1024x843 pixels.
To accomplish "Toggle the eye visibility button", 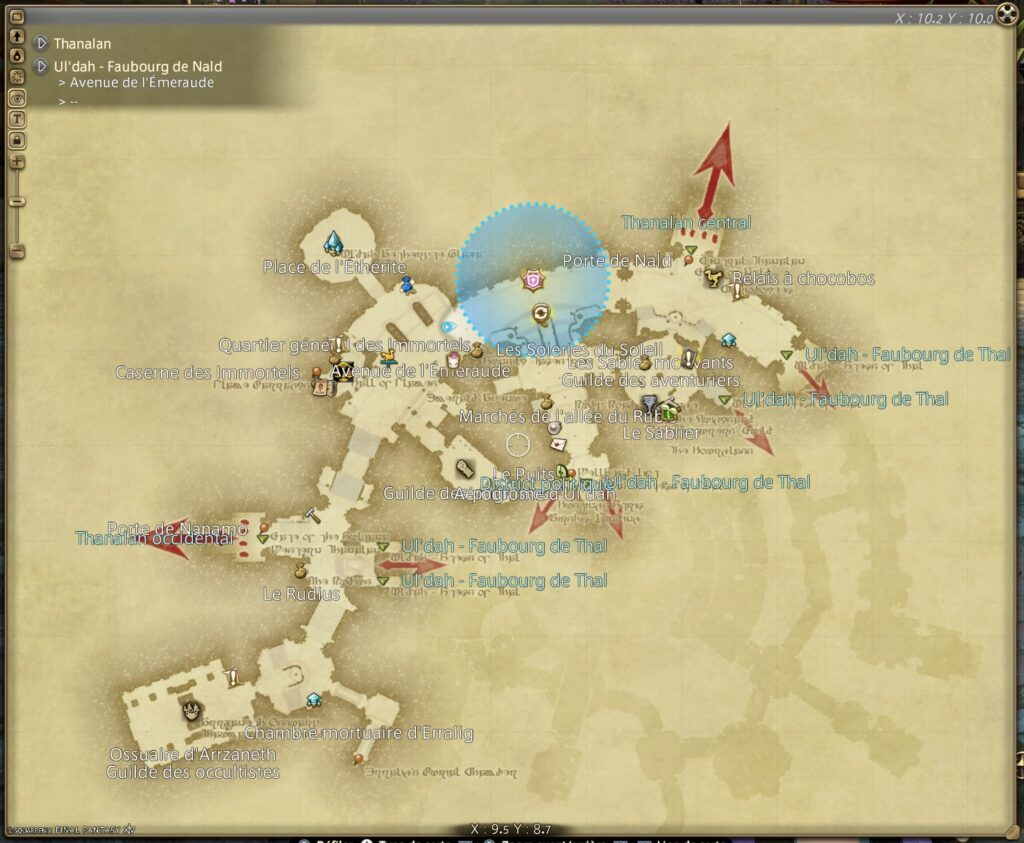I will tap(17, 98).
